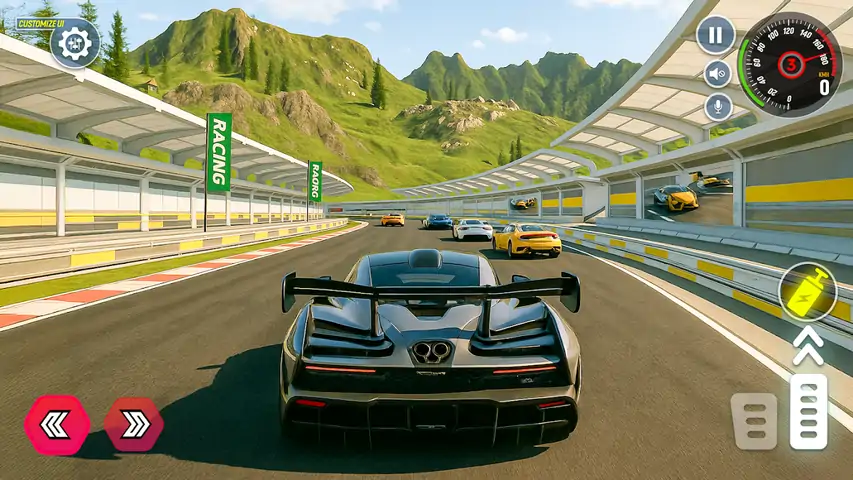Toggle the sound mute speaker button
Image resolution: width=853 pixels, height=480 pixels.
pyautogui.click(x=717, y=74)
